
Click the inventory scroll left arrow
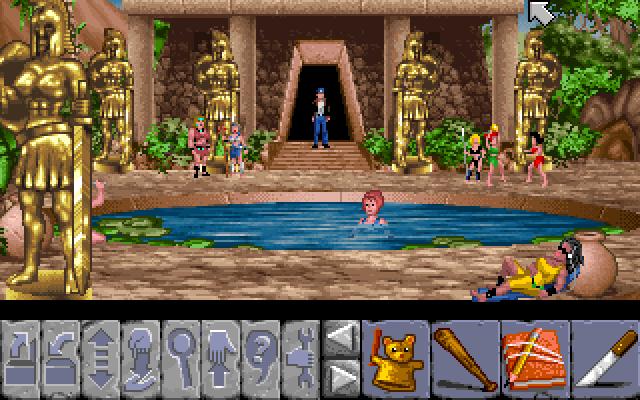tap(342, 338)
